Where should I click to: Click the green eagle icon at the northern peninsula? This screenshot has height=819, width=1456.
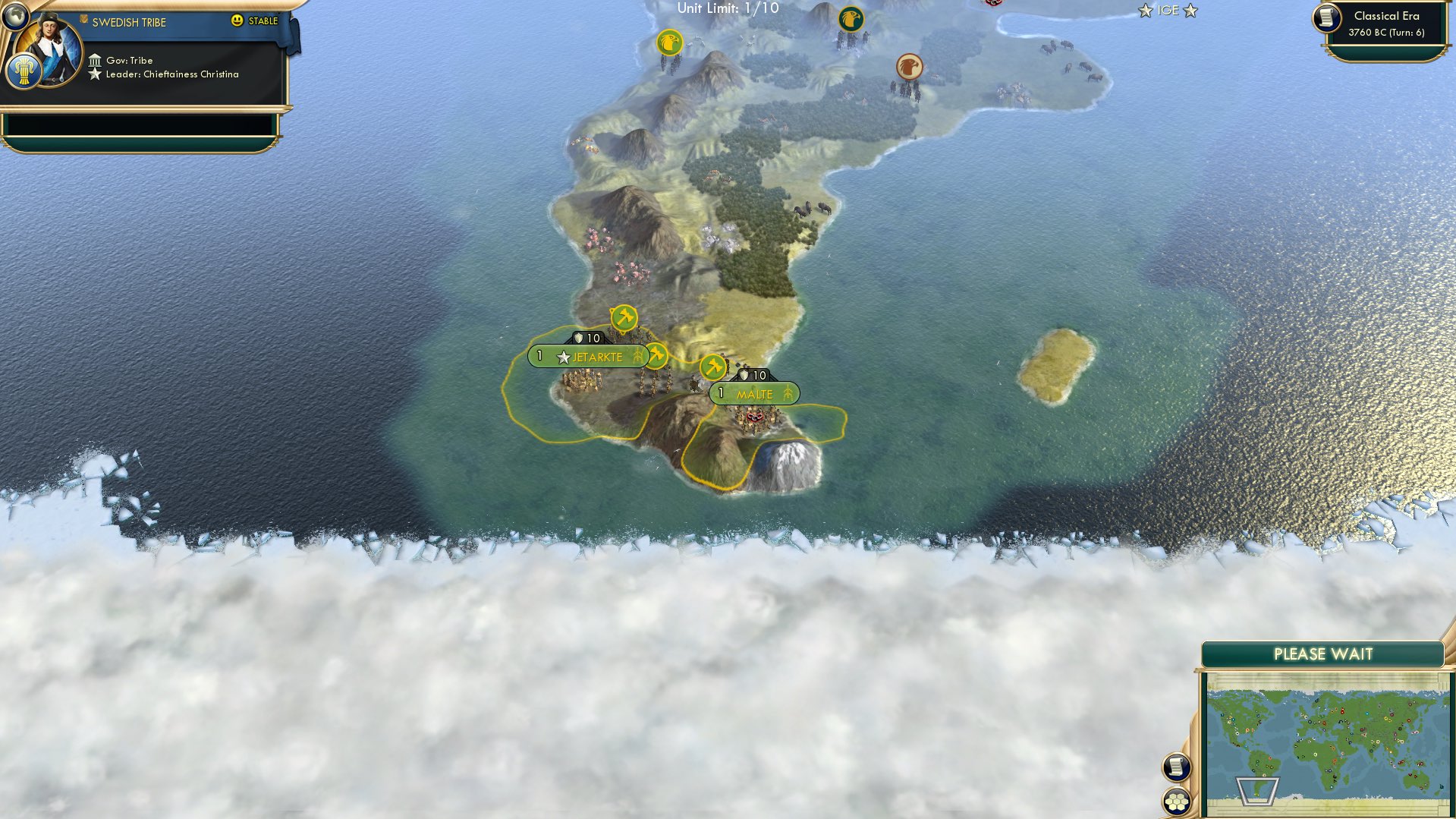click(851, 17)
